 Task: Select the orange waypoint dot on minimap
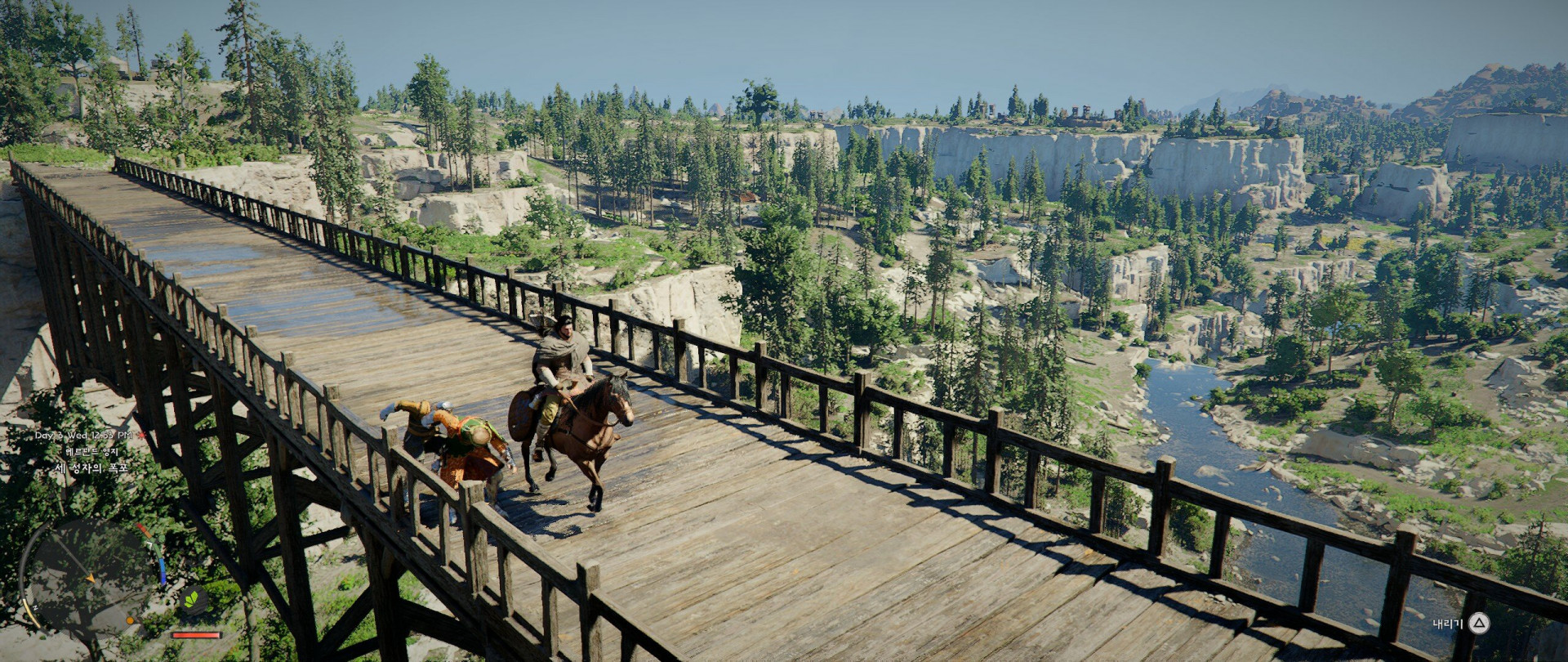pos(131,621)
